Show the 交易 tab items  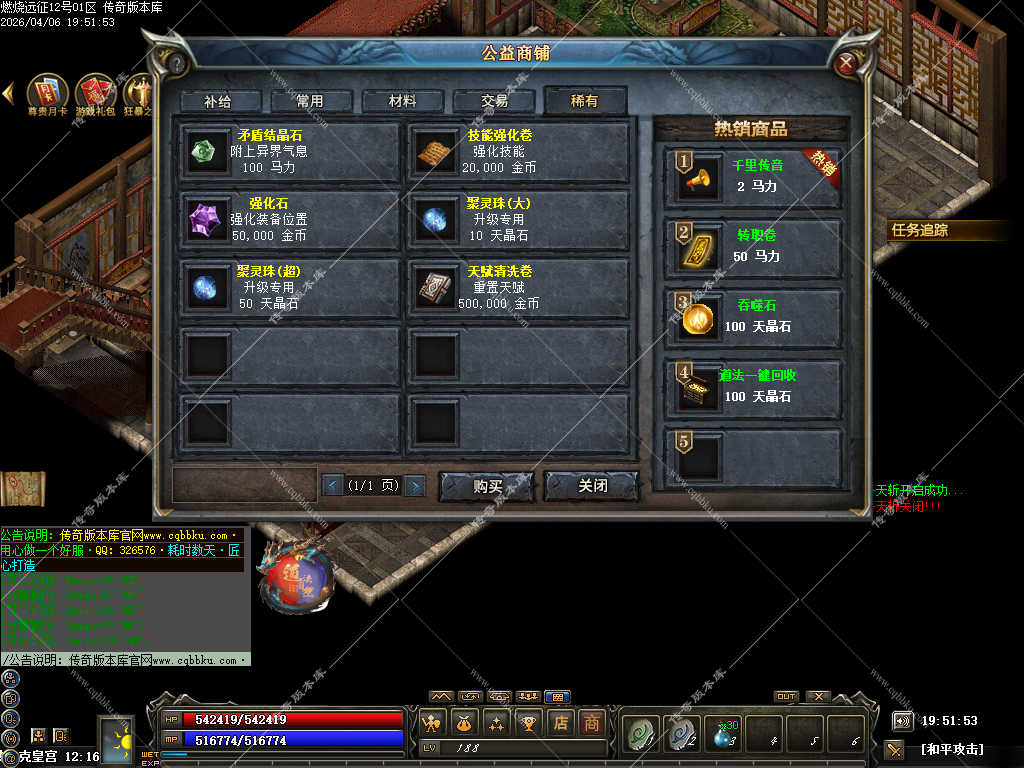(x=494, y=101)
